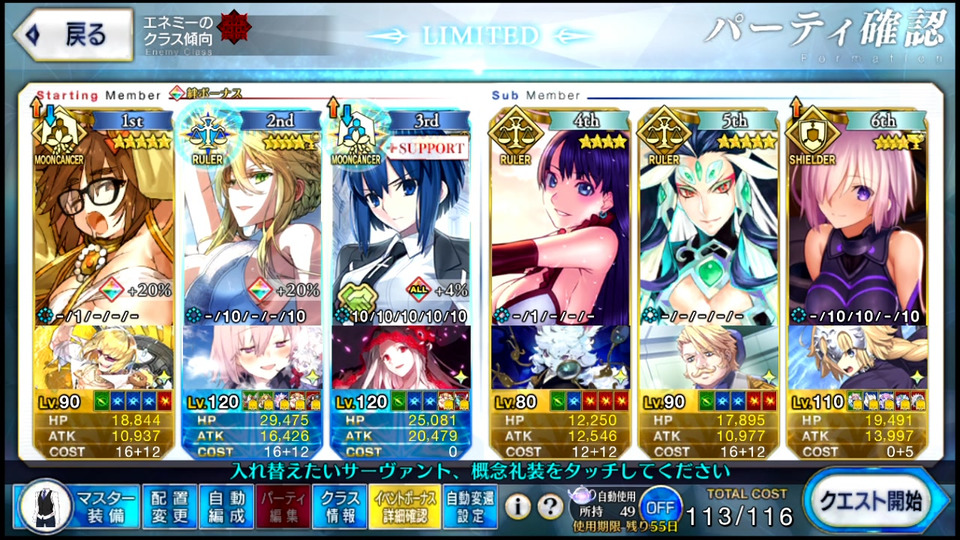
Task: Activate 自動編成 auto formation
Action: point(226,505)
